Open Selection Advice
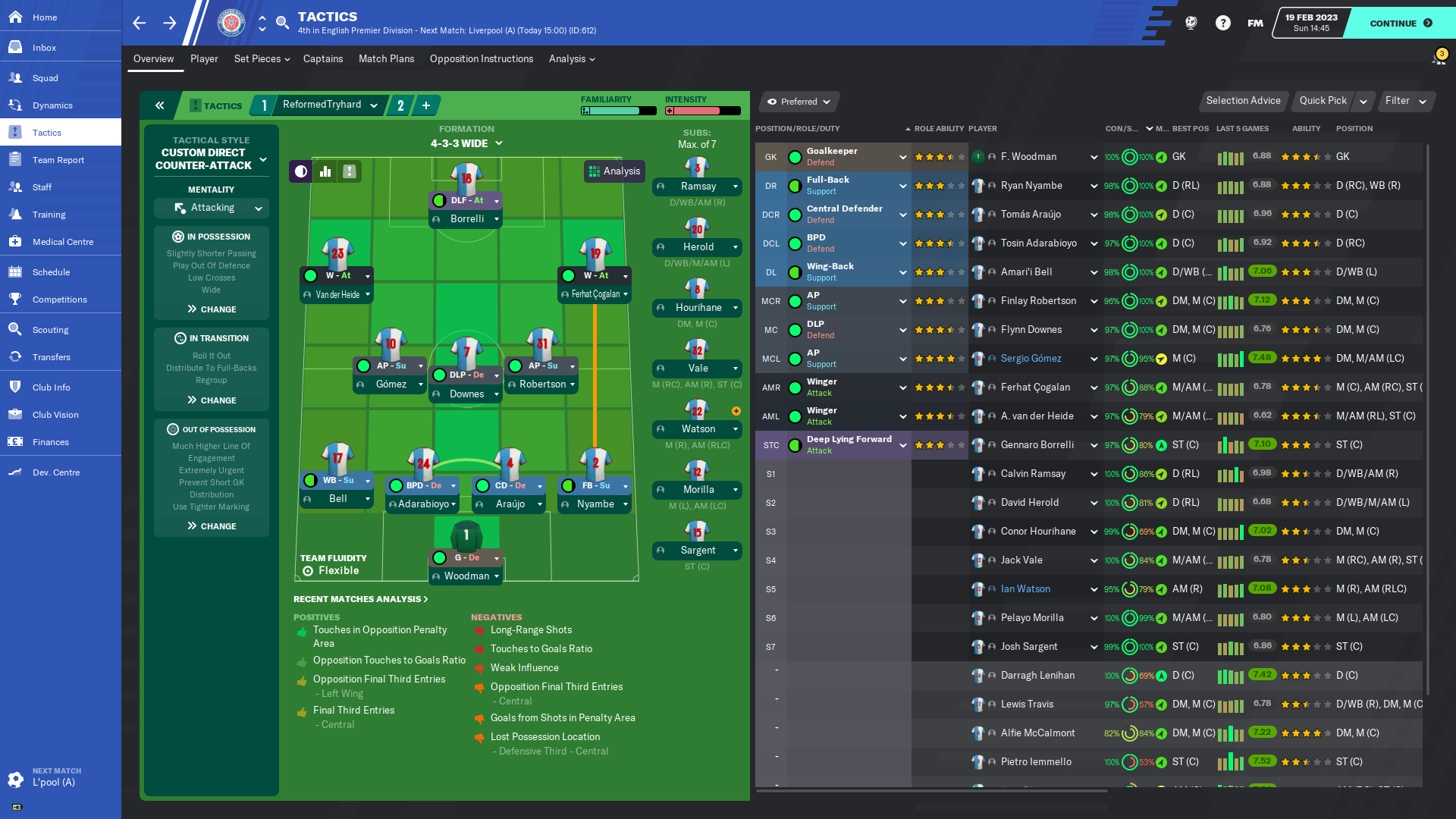This screenshot has width=1456, height=819. click(x=1243, y=101)
